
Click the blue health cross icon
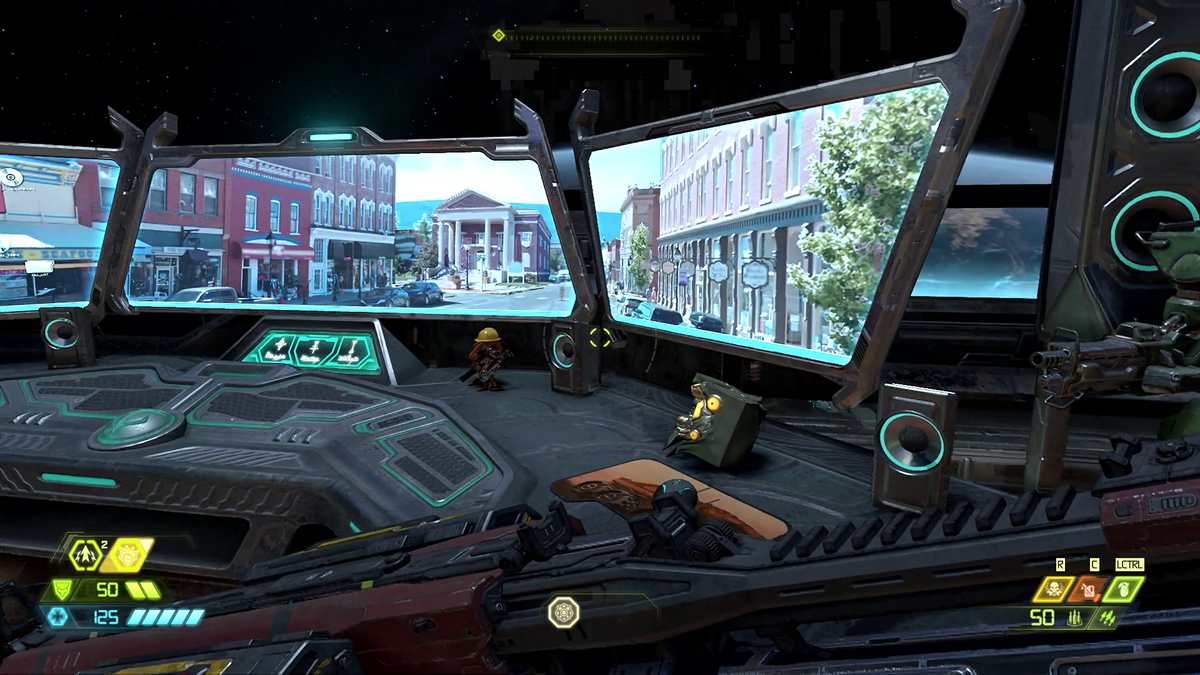click(58, 617)
